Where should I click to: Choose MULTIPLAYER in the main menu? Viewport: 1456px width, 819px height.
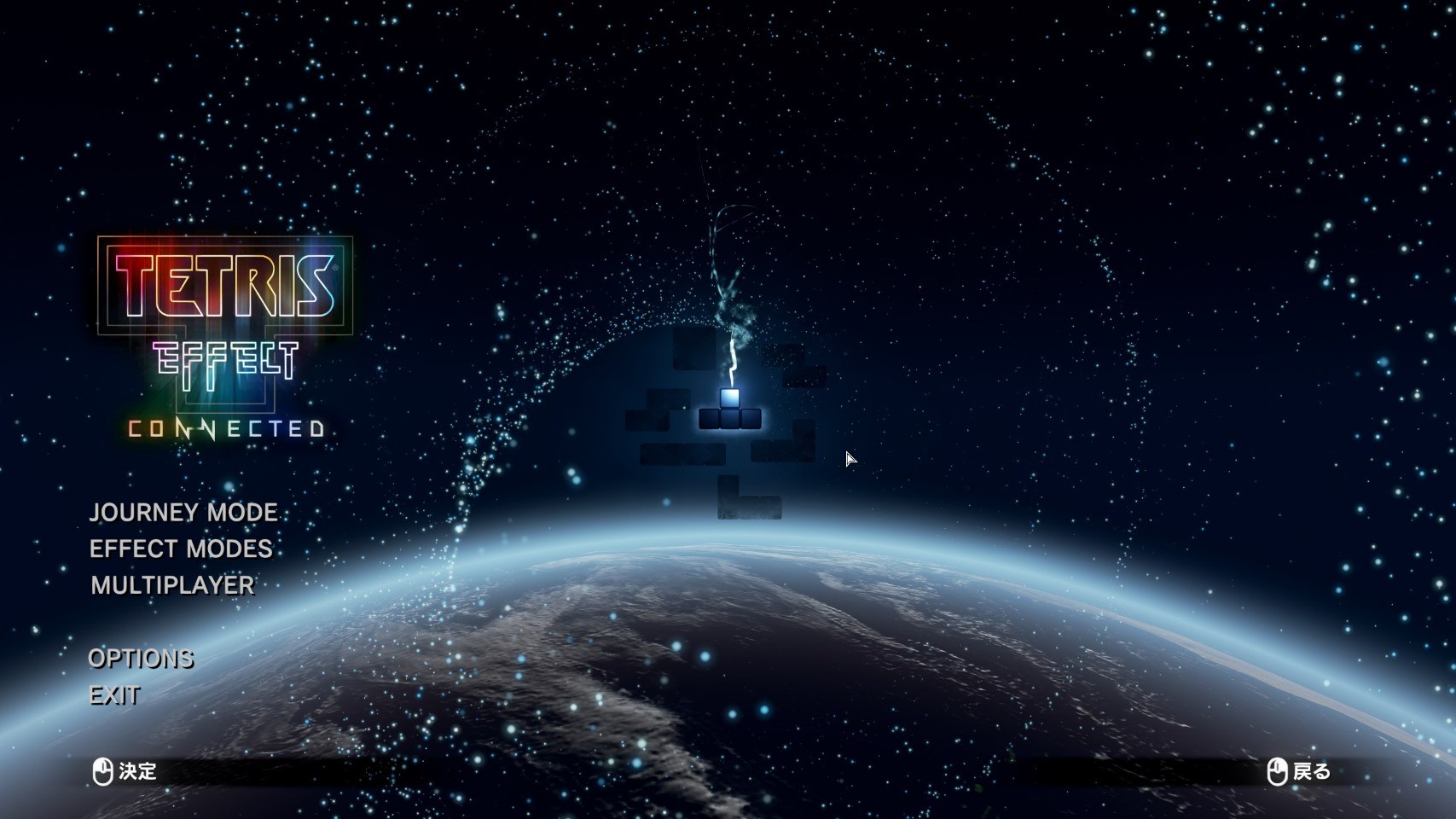pyautogui.click(x=172, y=585)
